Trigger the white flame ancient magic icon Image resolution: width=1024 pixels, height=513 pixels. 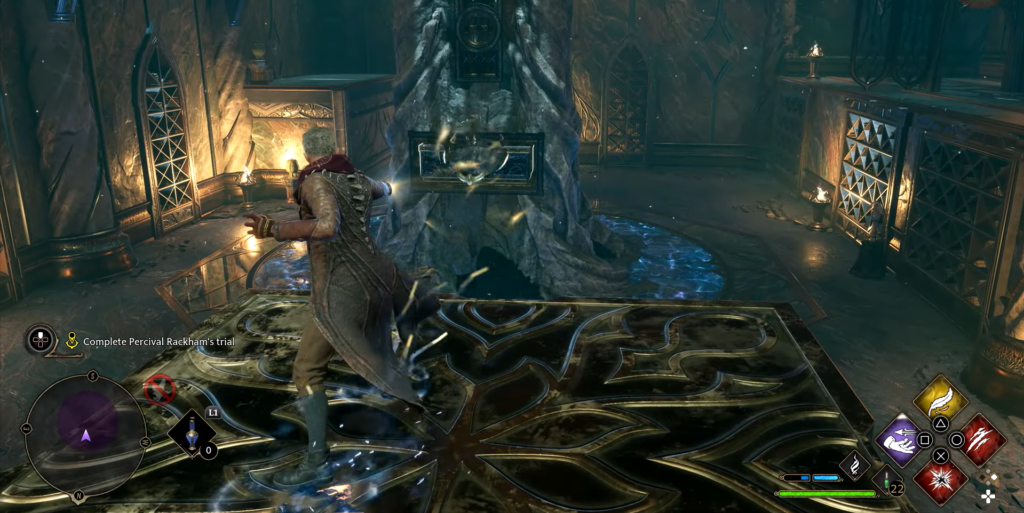pyautogui.click(x=855, y=464)
